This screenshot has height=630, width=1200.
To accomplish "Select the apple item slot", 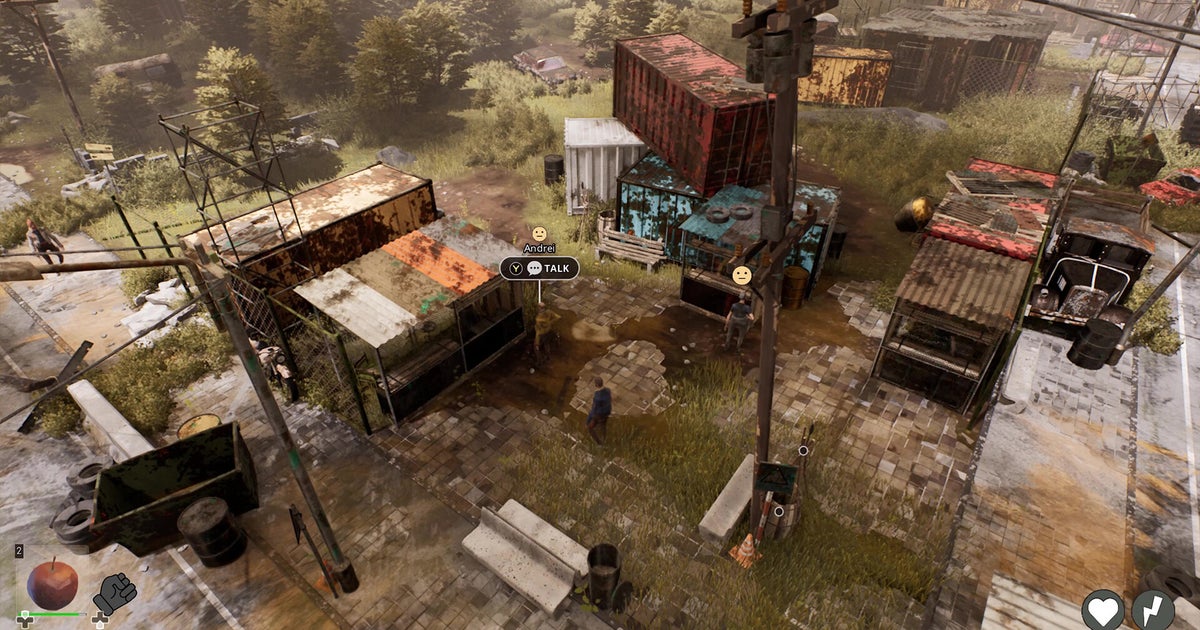I will [52, 584].
